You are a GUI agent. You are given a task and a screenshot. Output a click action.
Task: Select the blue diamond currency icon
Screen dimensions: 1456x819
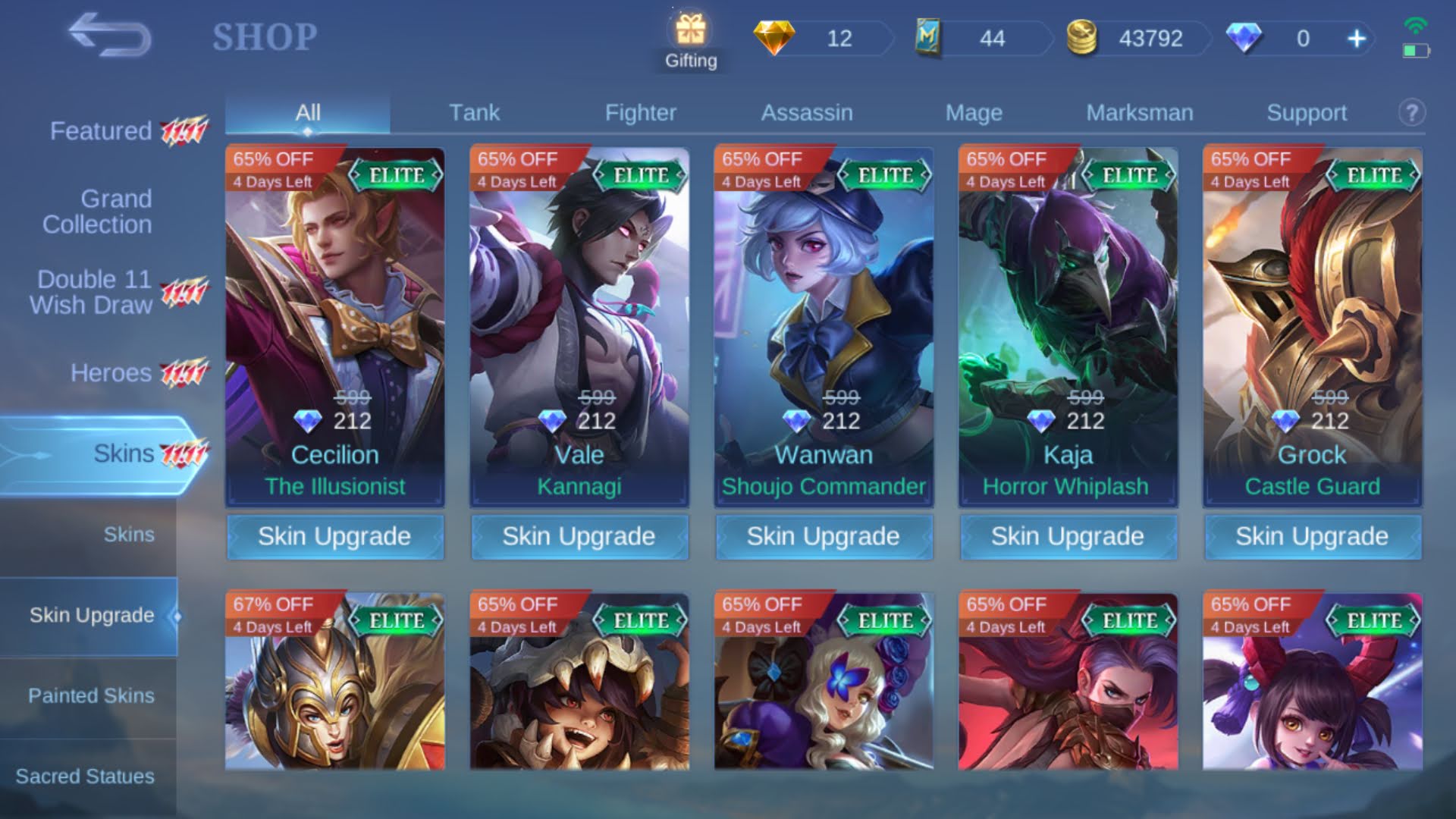1246,38
